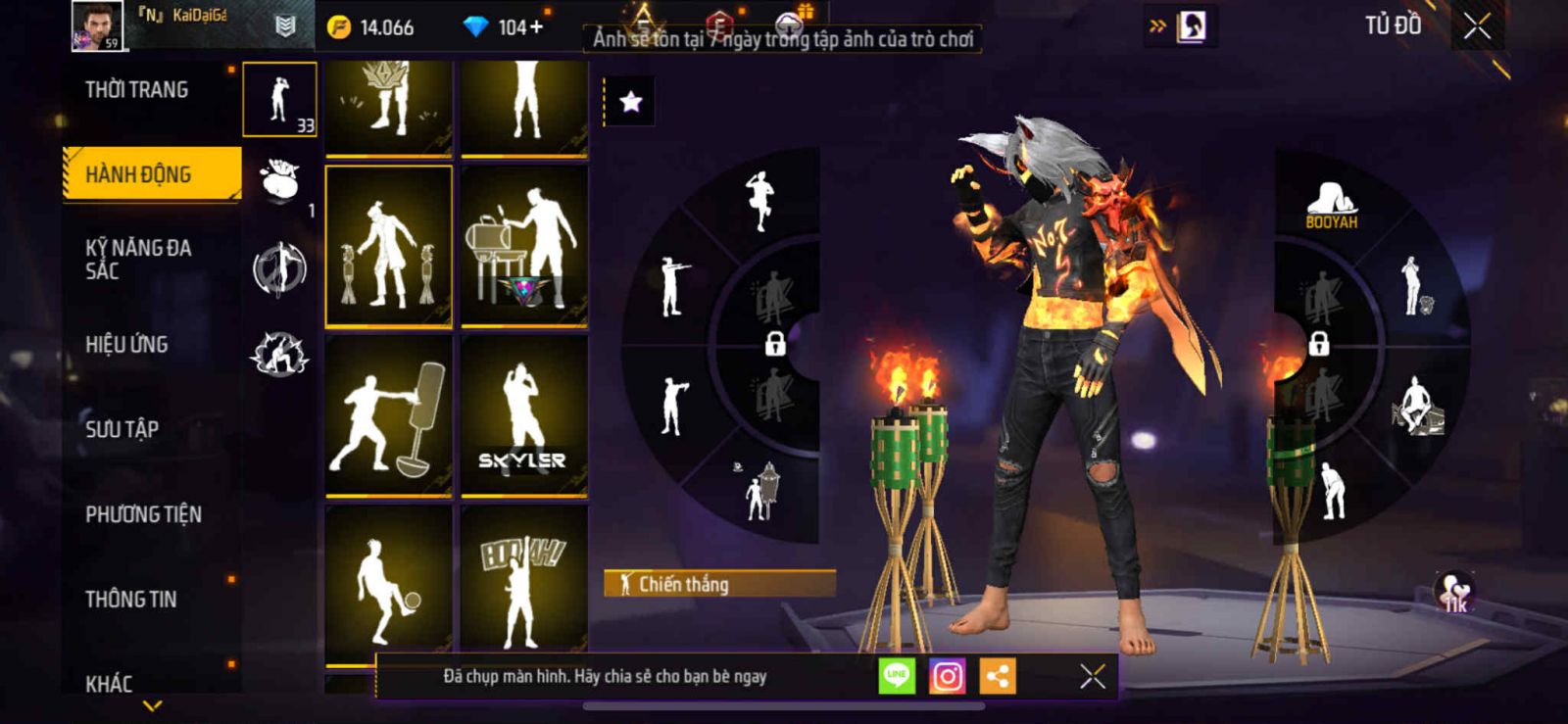Share screenshot via LINE
This screenshot has width=1568, height=724.
897,676
